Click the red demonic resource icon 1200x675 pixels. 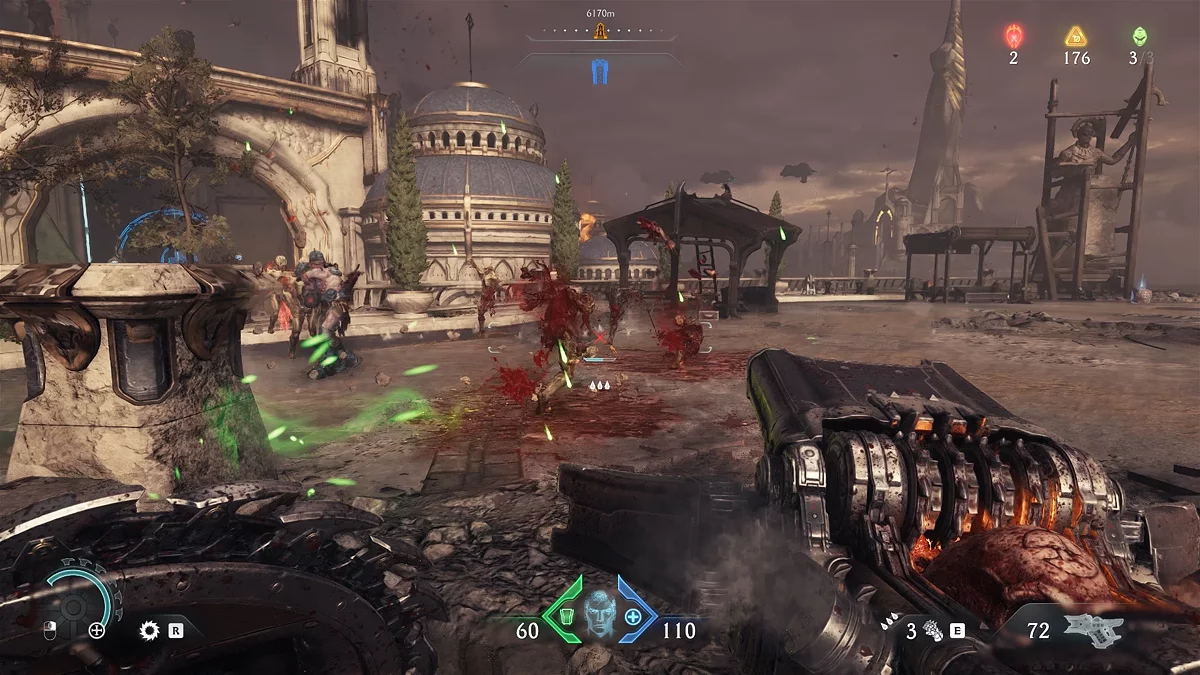(x=1013, y=37)
